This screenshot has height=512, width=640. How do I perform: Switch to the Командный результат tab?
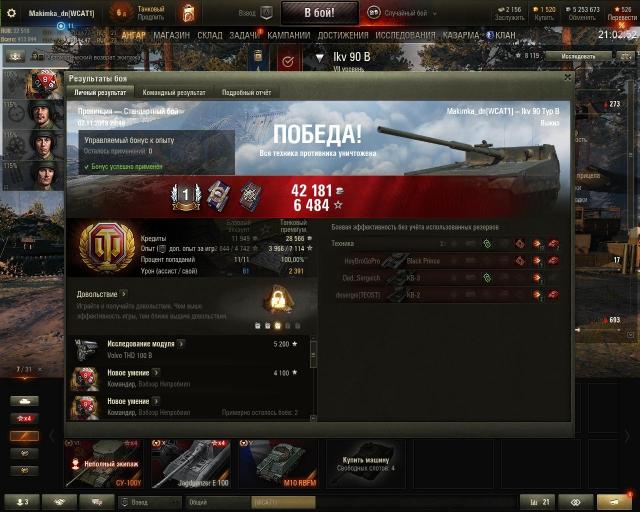tap(174, 92)
